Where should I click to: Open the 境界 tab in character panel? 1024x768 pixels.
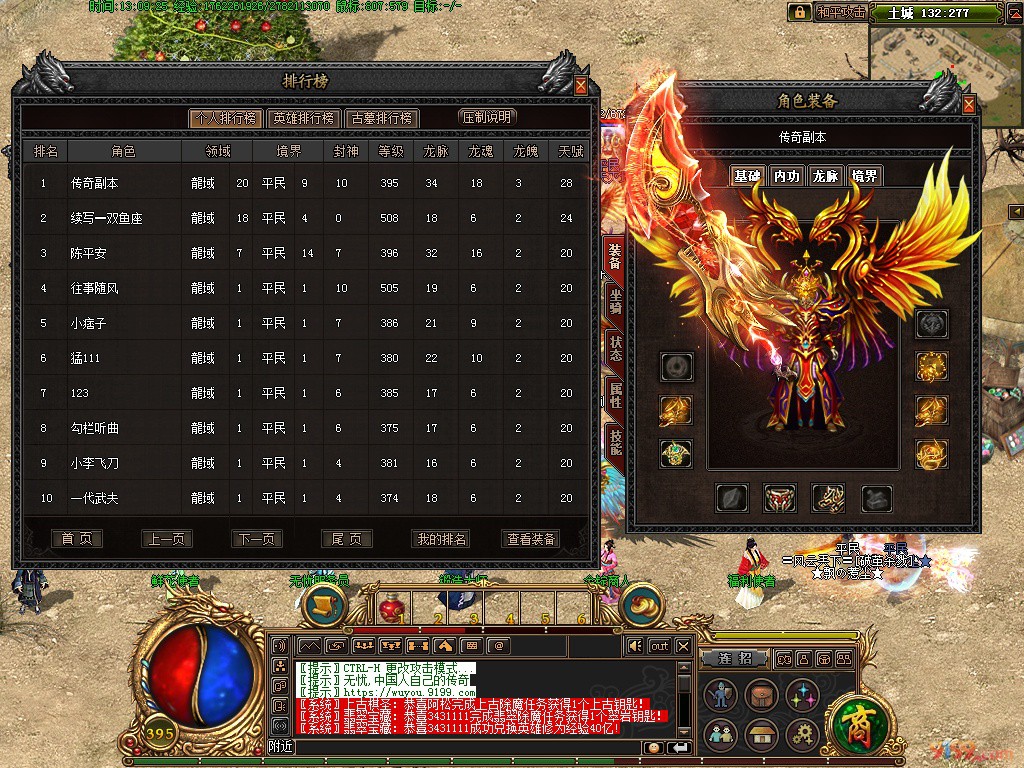pyautogui.click(x=865, y=176)
